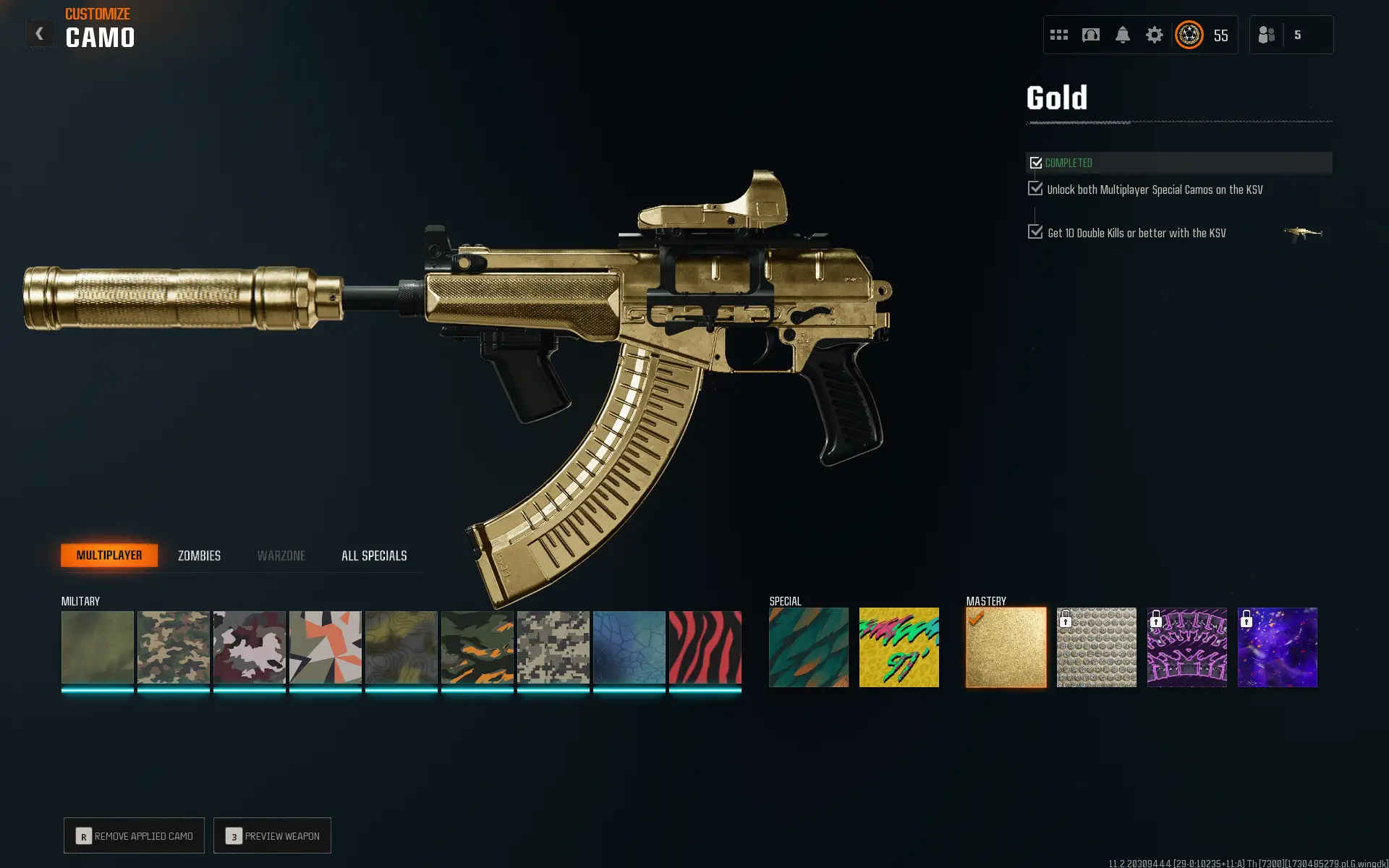The image size is (1389, 868).
Task: Pick the orange geometric splinter camo
Action: point(326,647)
